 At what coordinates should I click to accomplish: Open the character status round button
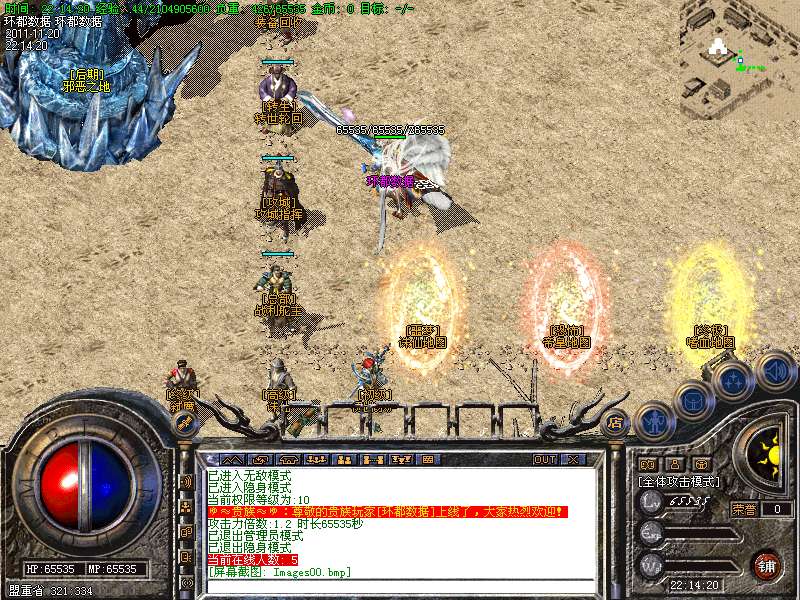655,420
